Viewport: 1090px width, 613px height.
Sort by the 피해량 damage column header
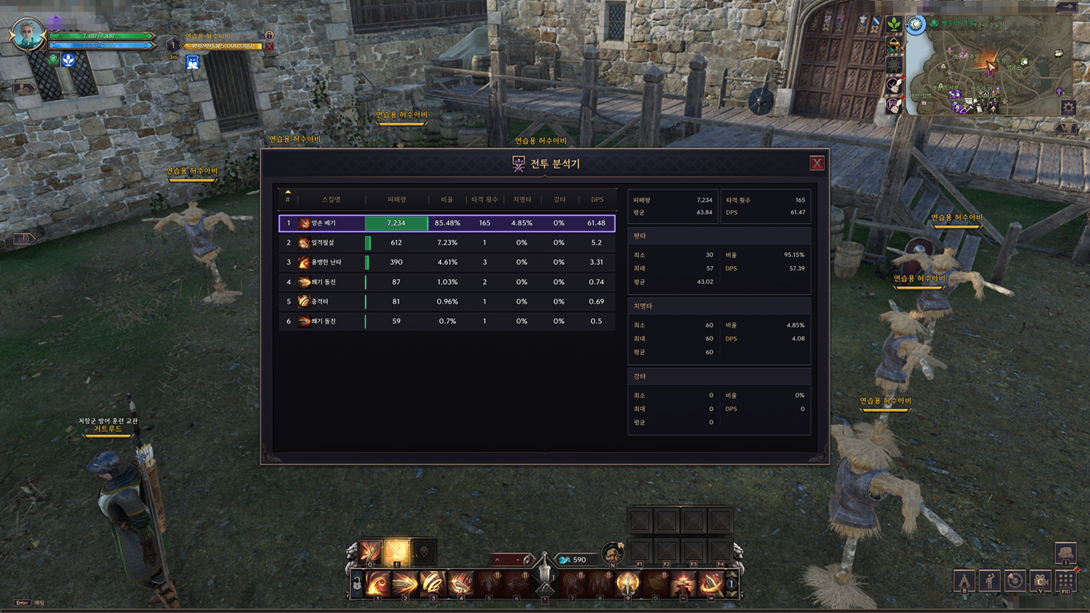(x=396, y=200)
